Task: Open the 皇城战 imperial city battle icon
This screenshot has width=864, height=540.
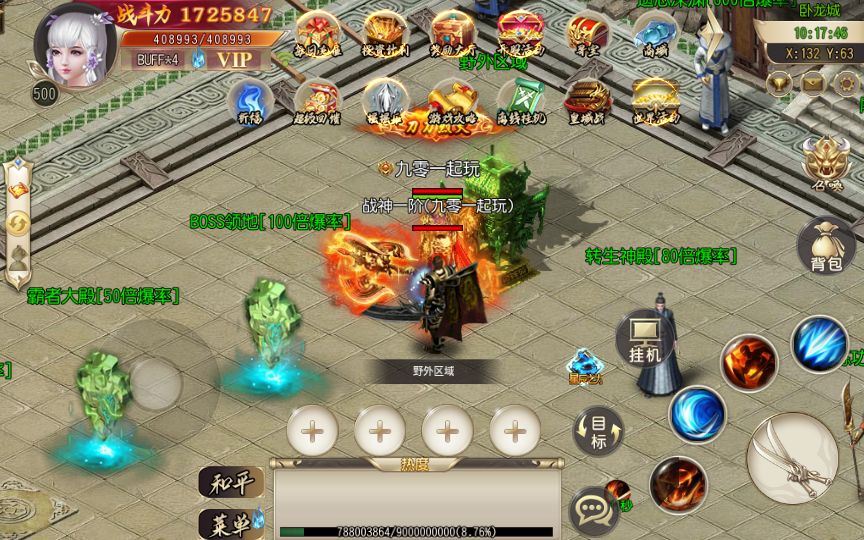Action: point(588,102)
